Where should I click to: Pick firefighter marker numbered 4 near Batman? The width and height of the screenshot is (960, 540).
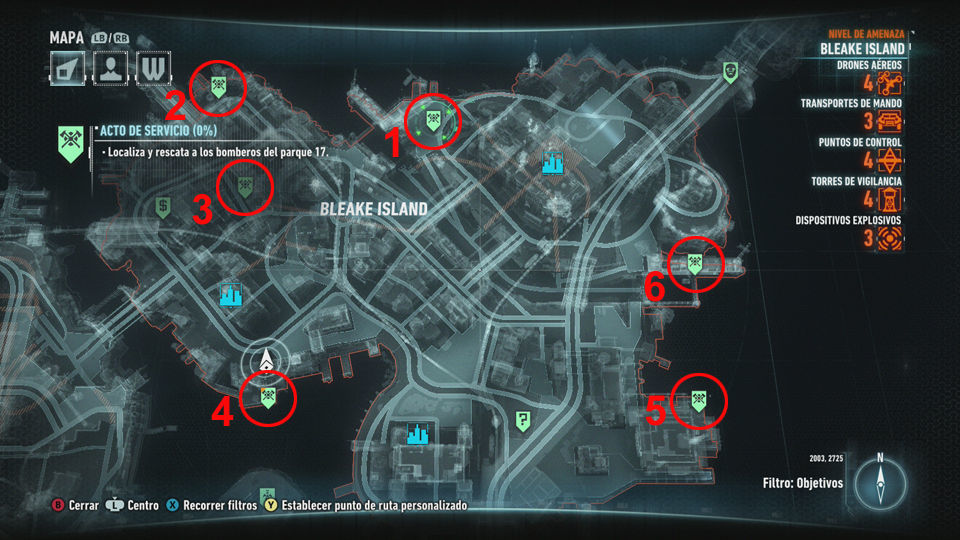tap(268, 397)
